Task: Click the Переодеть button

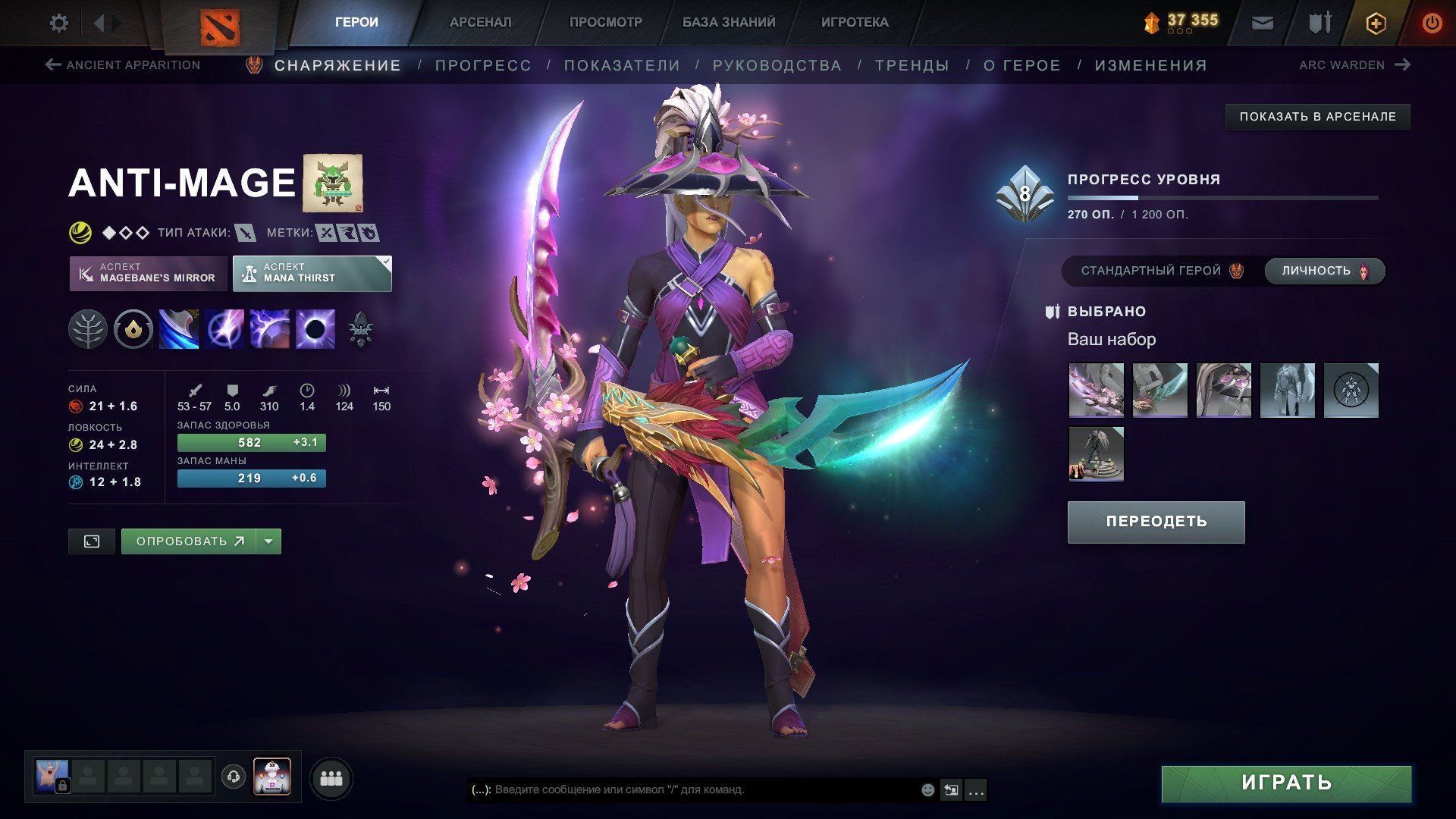Action: [x=1156, y=522]
